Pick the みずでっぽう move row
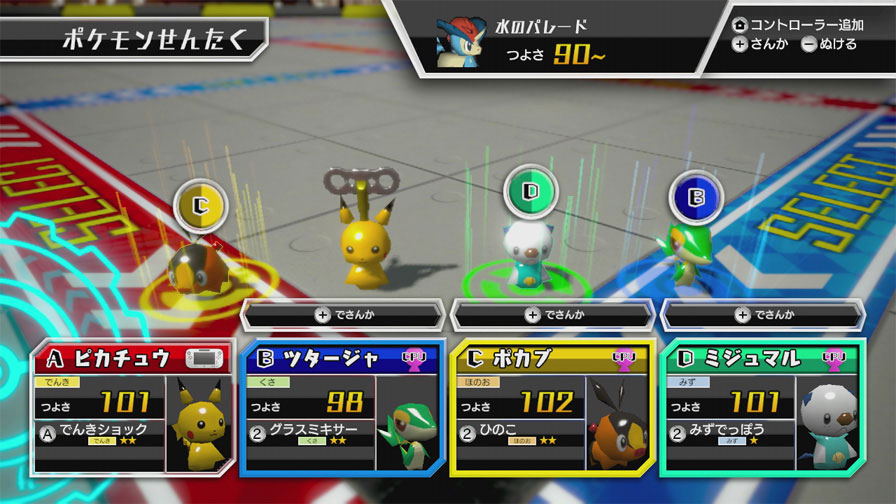 (x=730, y=430)
